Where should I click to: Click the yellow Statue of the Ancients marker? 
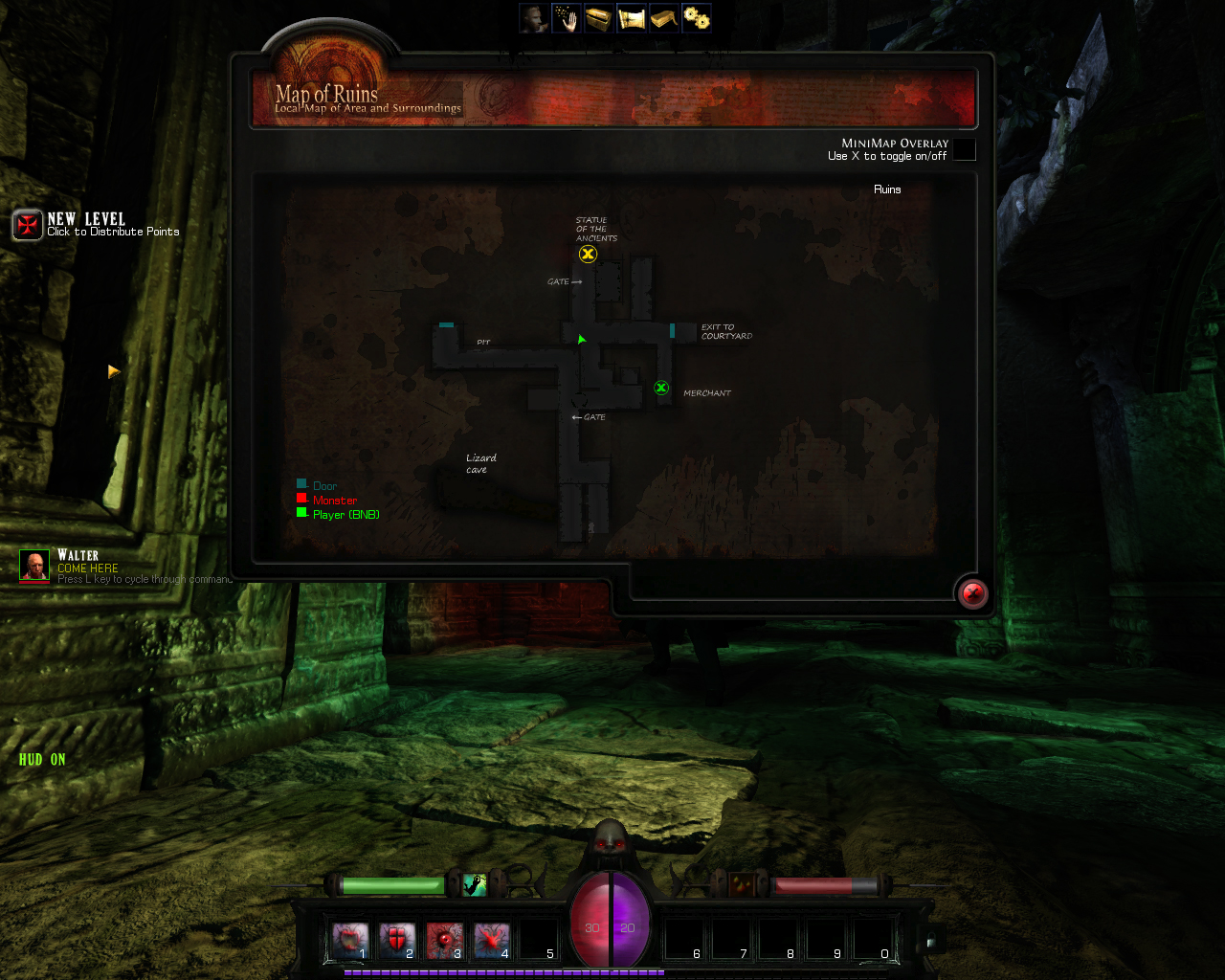pos(588,254)
